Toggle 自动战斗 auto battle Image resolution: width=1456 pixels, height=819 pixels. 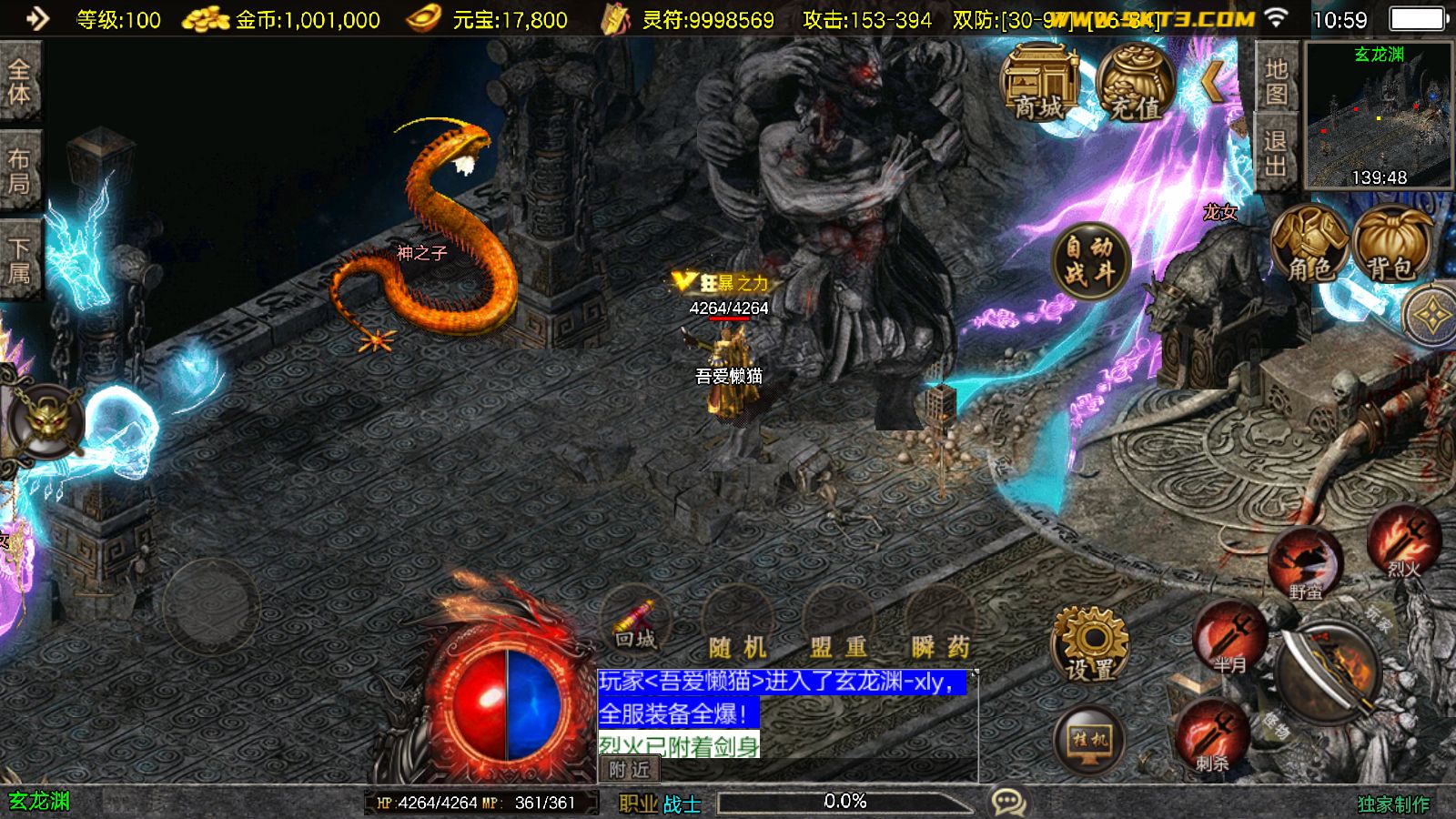[x=1089, y=259]
